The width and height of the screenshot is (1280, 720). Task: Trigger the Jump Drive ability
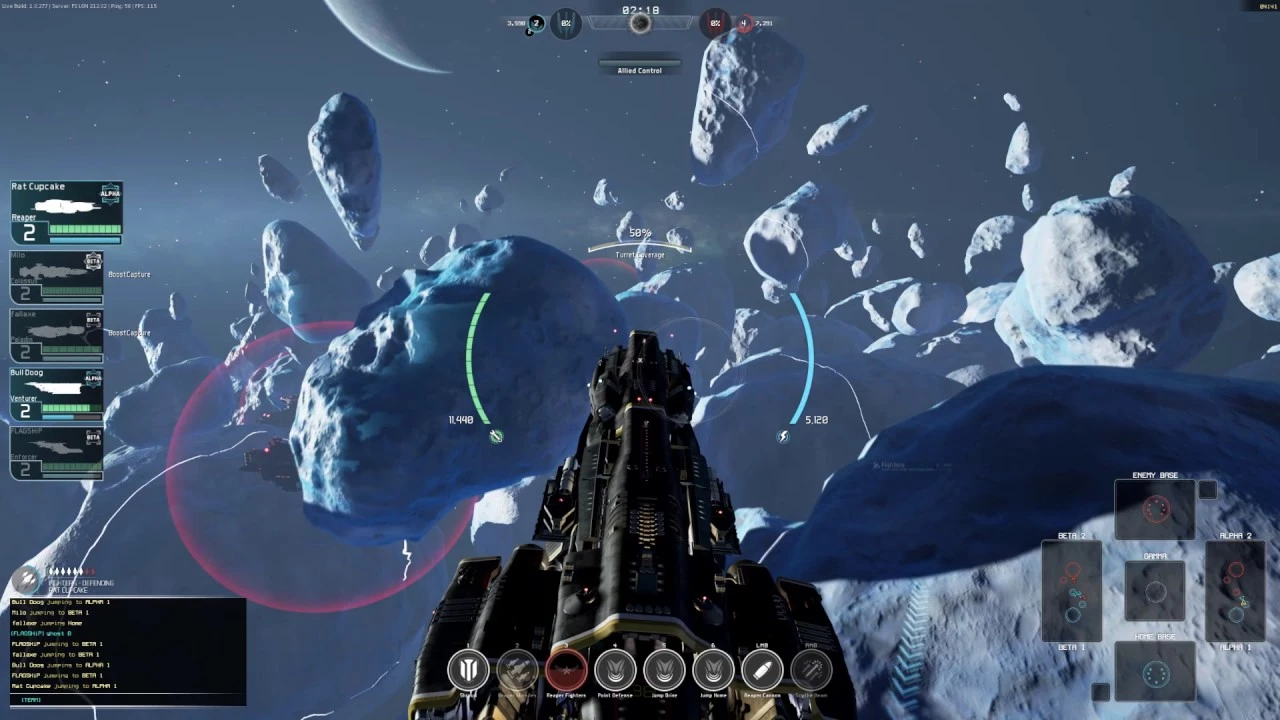coord(664,670)
